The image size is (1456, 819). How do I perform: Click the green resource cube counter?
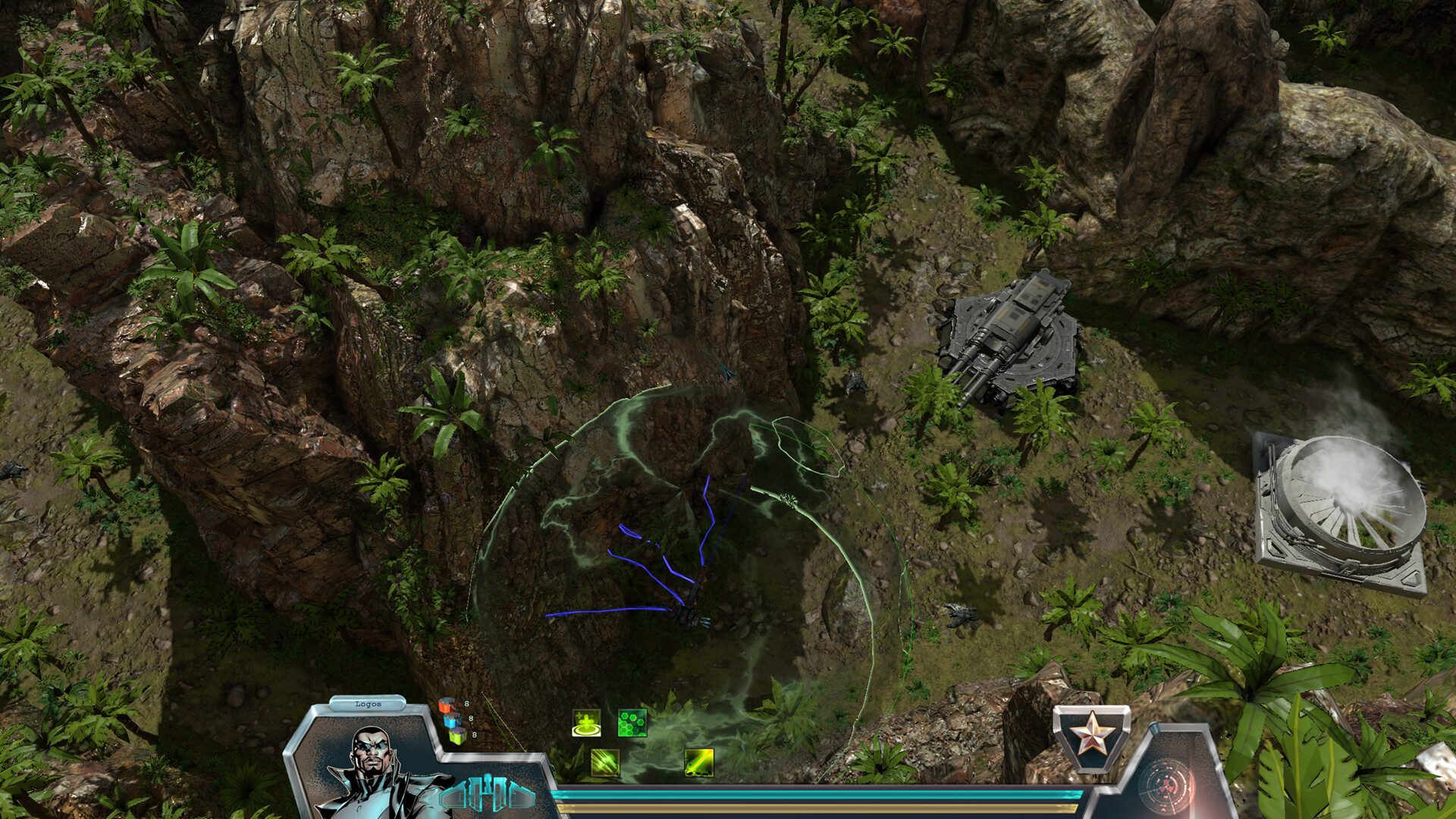tap(457, 736)
